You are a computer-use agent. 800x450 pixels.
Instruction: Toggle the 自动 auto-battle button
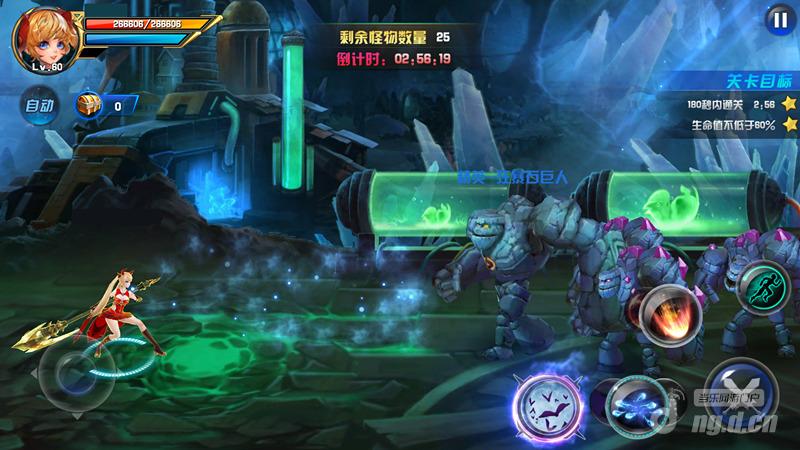[x=40, y=104]
